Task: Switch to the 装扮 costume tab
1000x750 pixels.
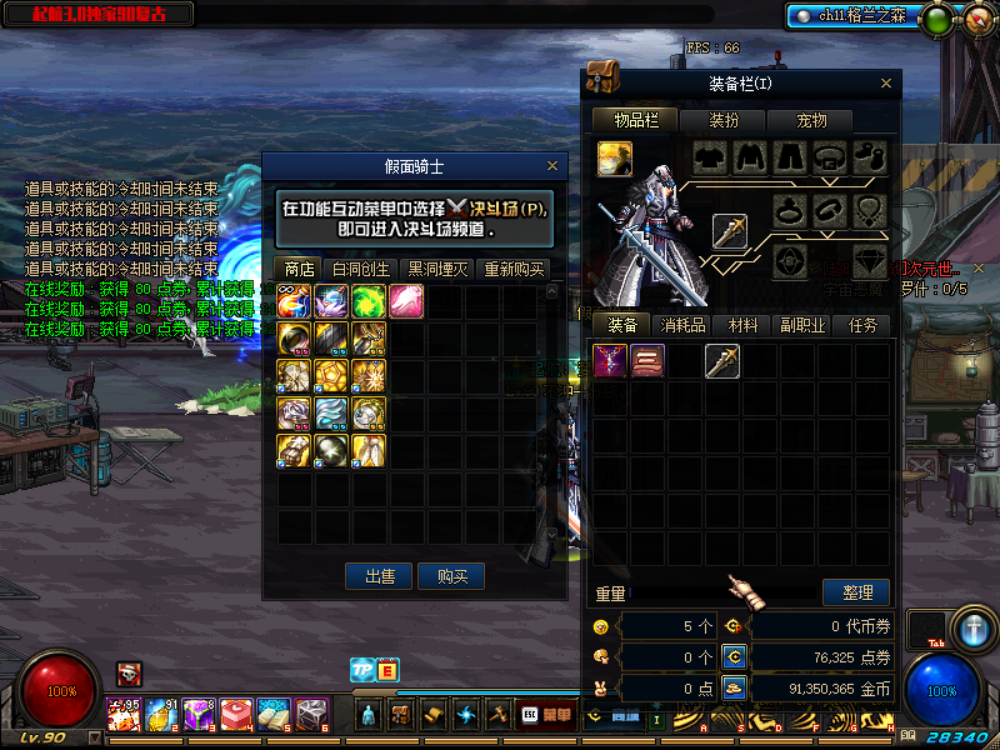Action: (723, 121)
